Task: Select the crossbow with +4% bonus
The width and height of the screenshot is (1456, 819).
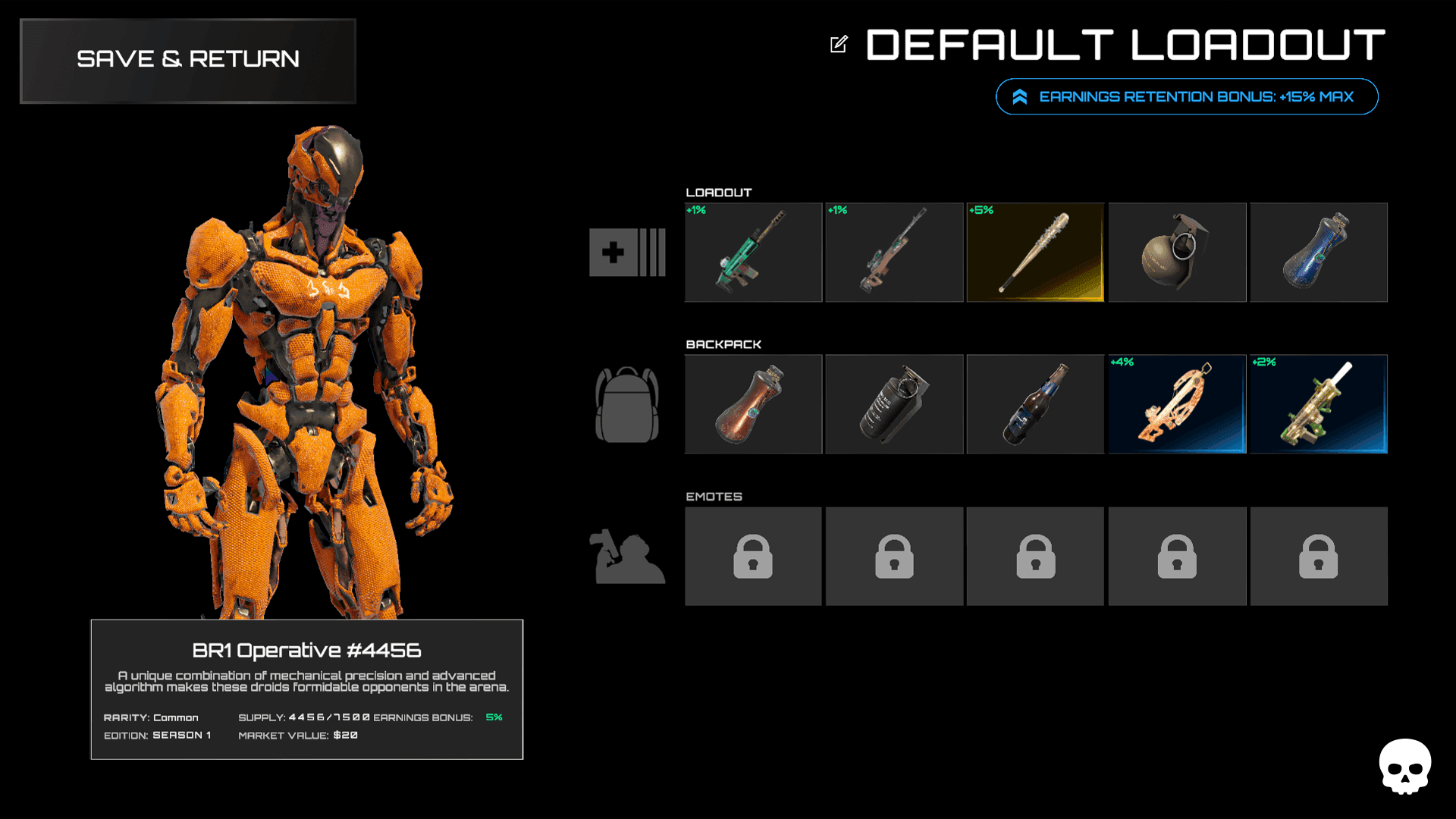Action: (x=1176, y=403)
